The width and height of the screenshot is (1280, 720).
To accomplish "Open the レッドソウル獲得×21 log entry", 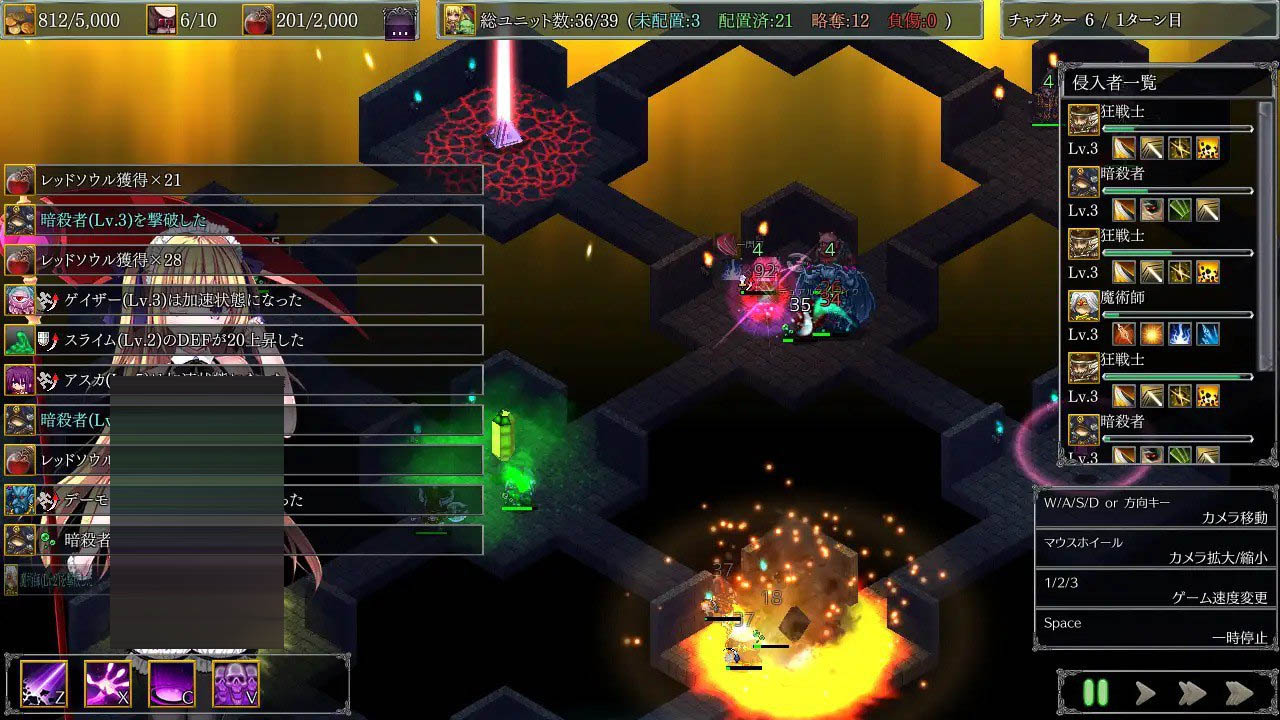I will pyautogui.click(x=244, y=180).
